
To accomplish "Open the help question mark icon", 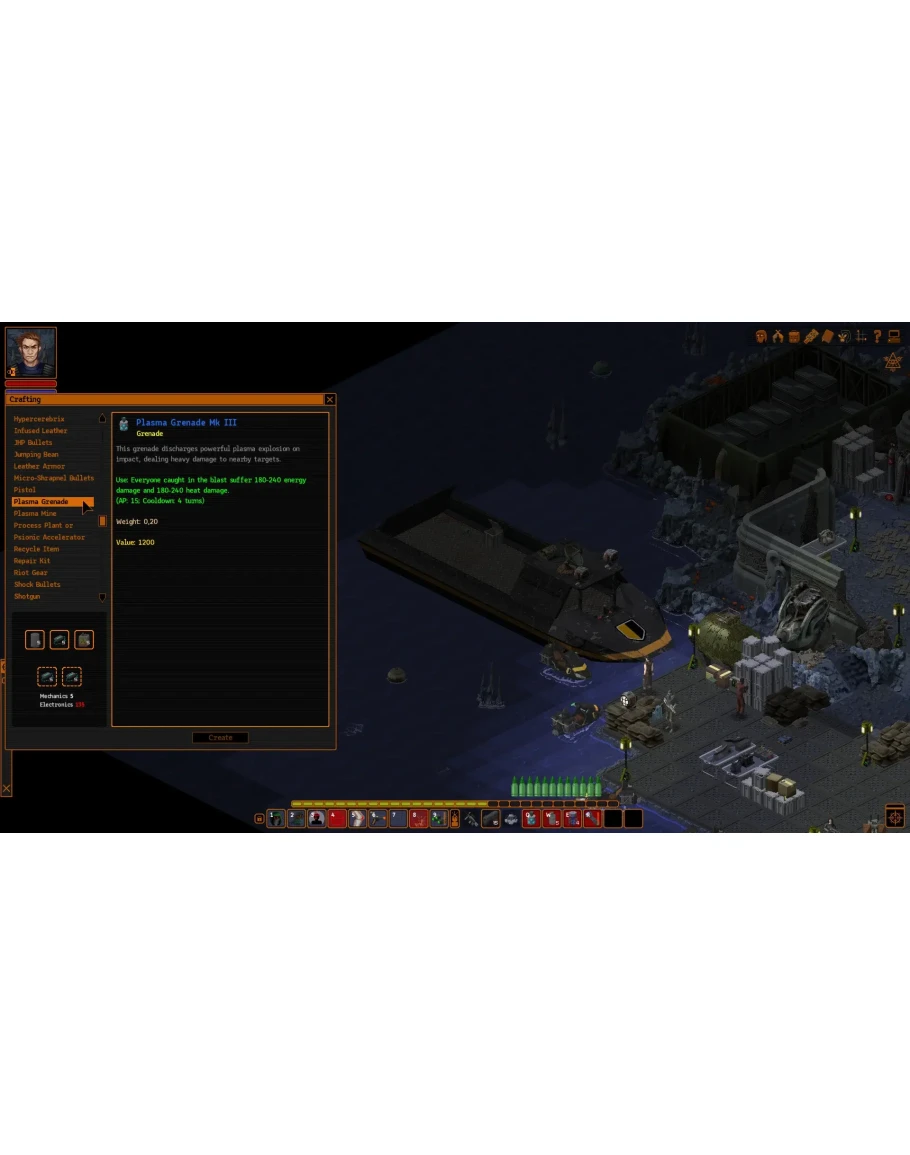I will coord(877,337).
